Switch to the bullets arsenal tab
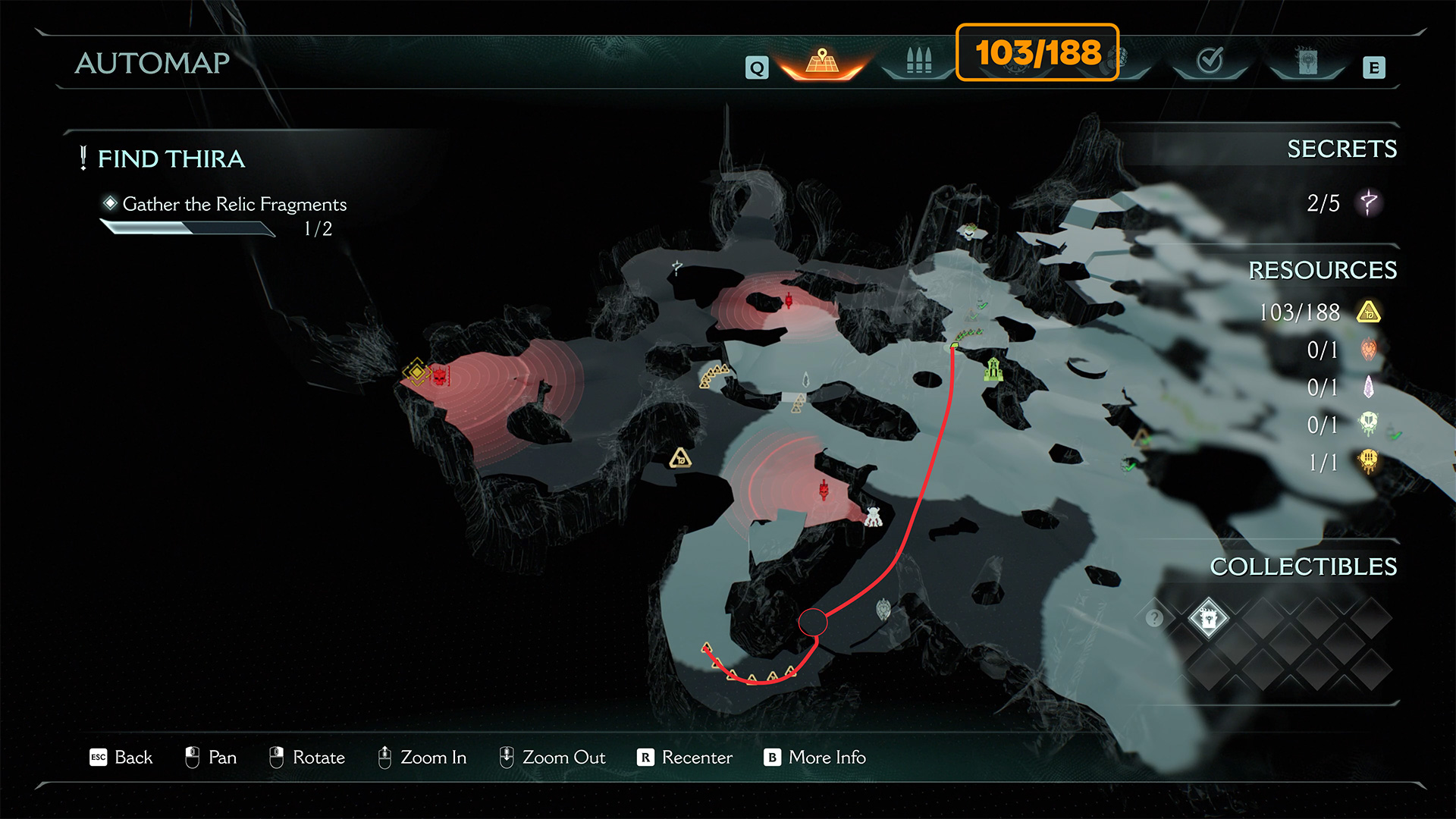 click(x=918, y=61)
